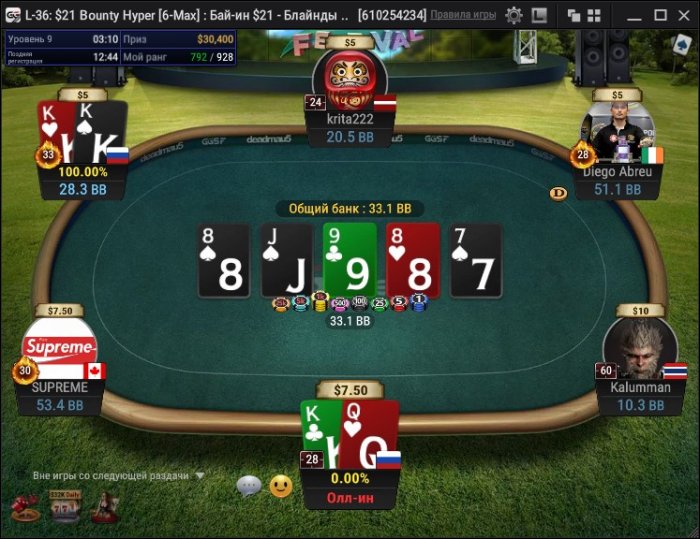
Task: Expand the sit-out options dropdown arrow
Action: coord(199,476)
